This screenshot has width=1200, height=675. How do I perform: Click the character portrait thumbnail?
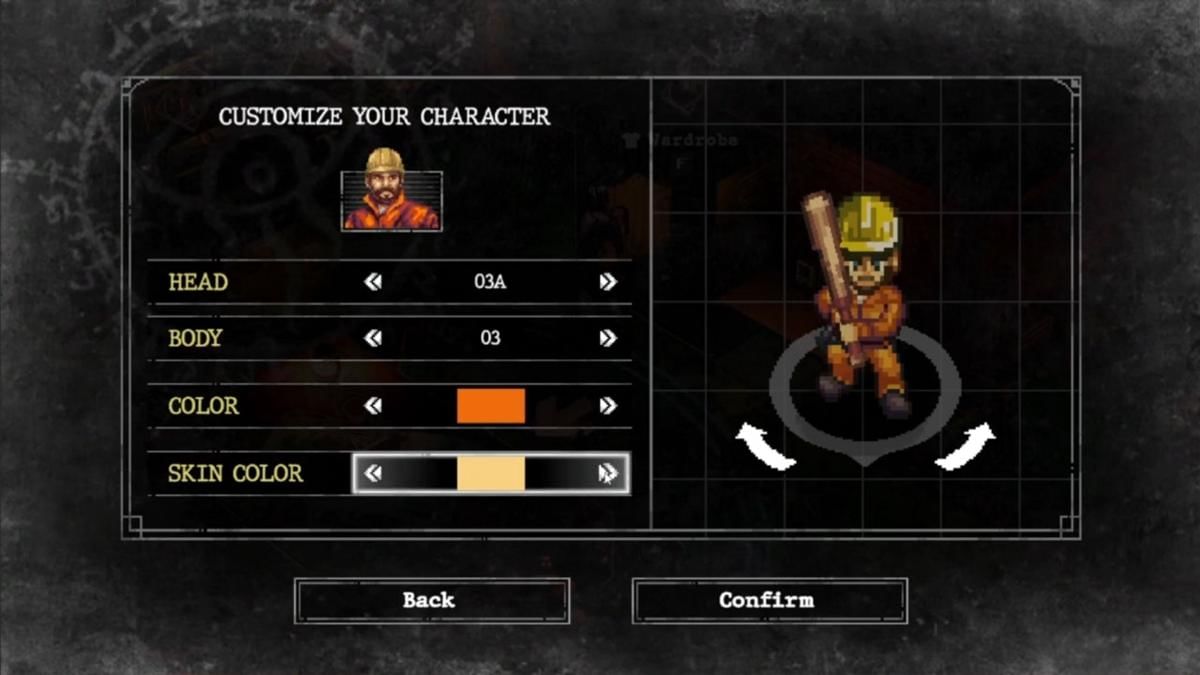point(391,192)
